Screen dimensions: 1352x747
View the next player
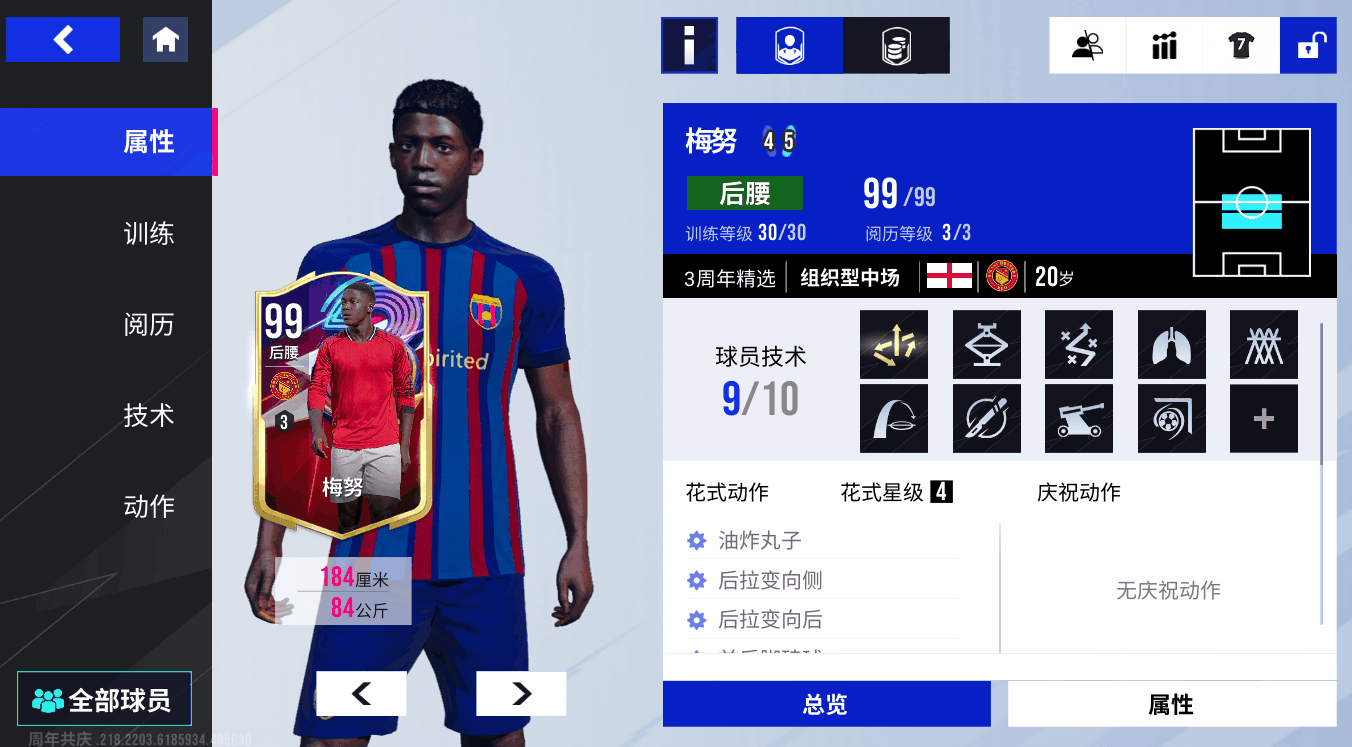coord(521,693)
